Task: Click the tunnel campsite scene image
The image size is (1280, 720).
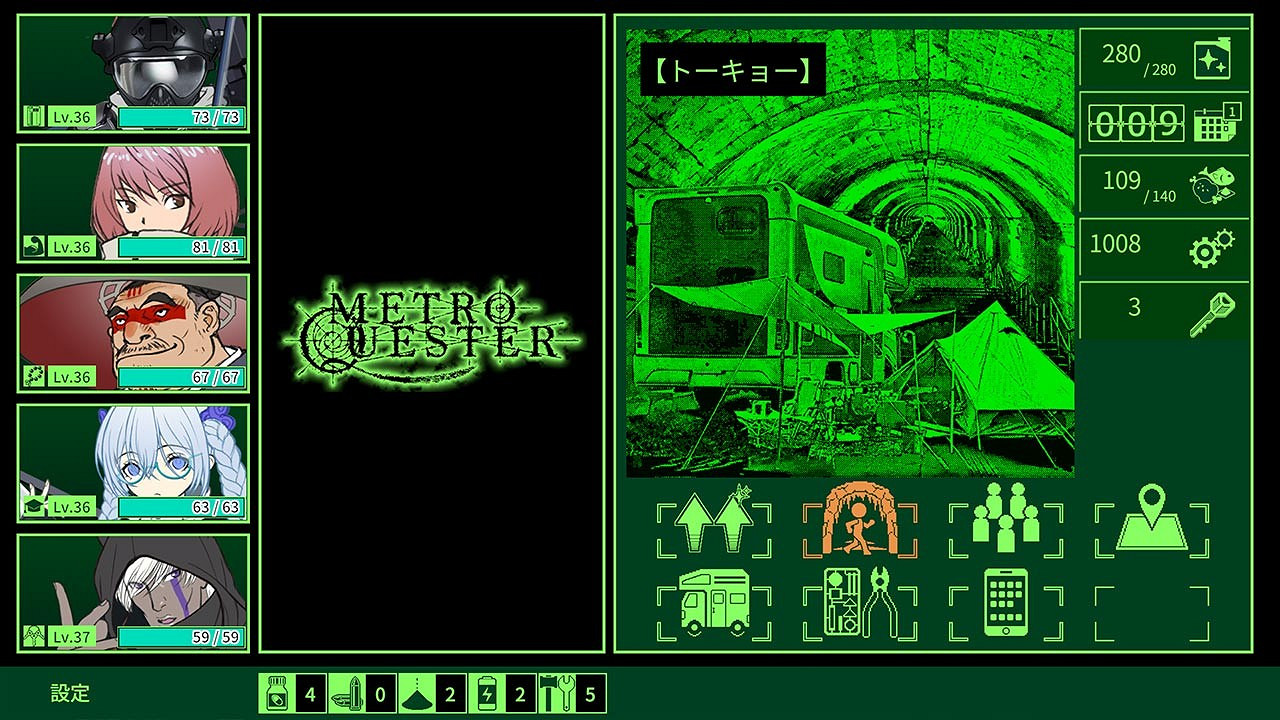Action: pyautogui.click(x=850, y=280)
